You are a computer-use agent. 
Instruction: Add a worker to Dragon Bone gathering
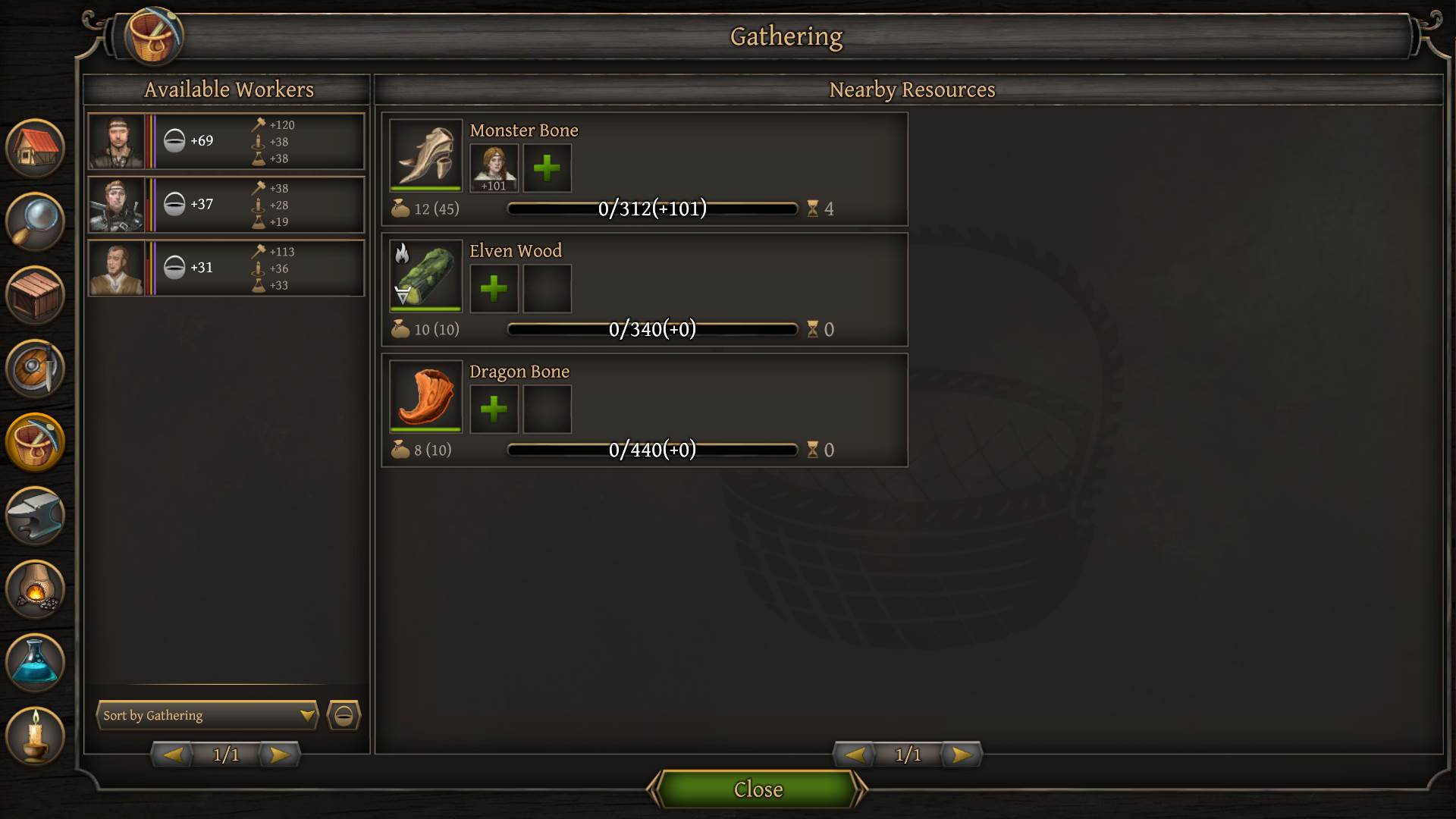click(x=494, y=409)
